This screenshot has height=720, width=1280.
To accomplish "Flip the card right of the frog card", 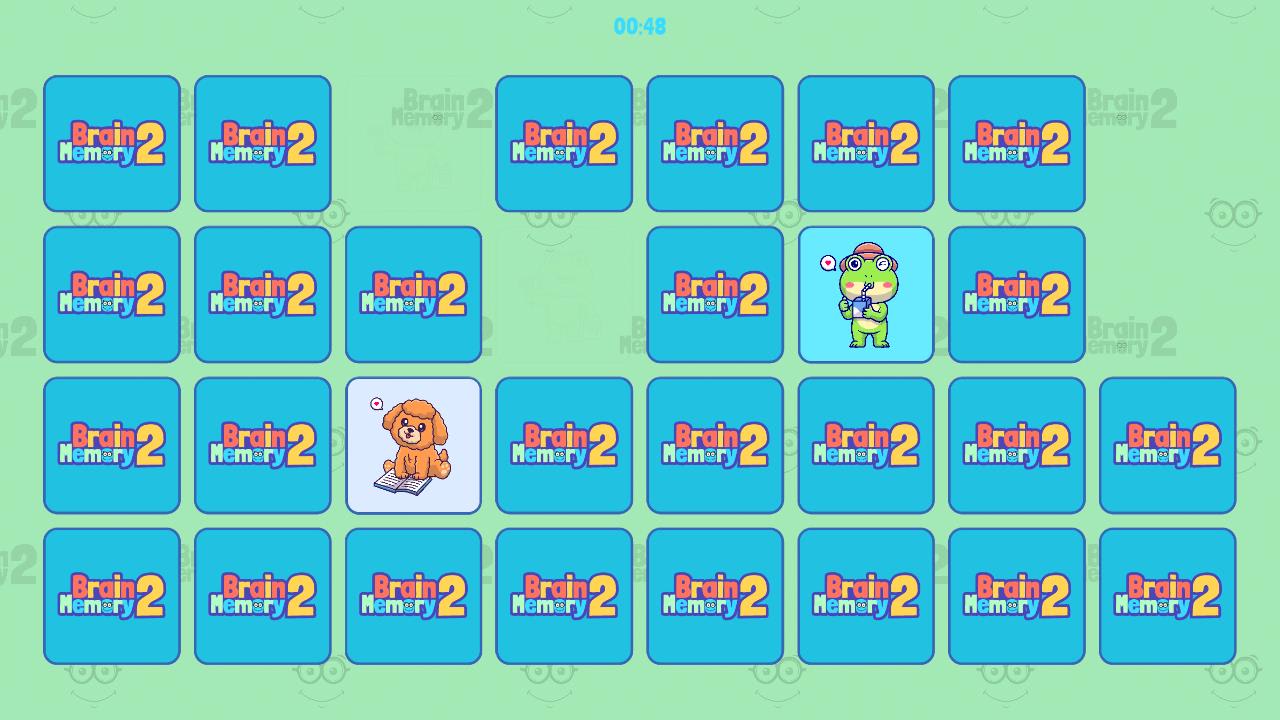I will point(1017,293).
